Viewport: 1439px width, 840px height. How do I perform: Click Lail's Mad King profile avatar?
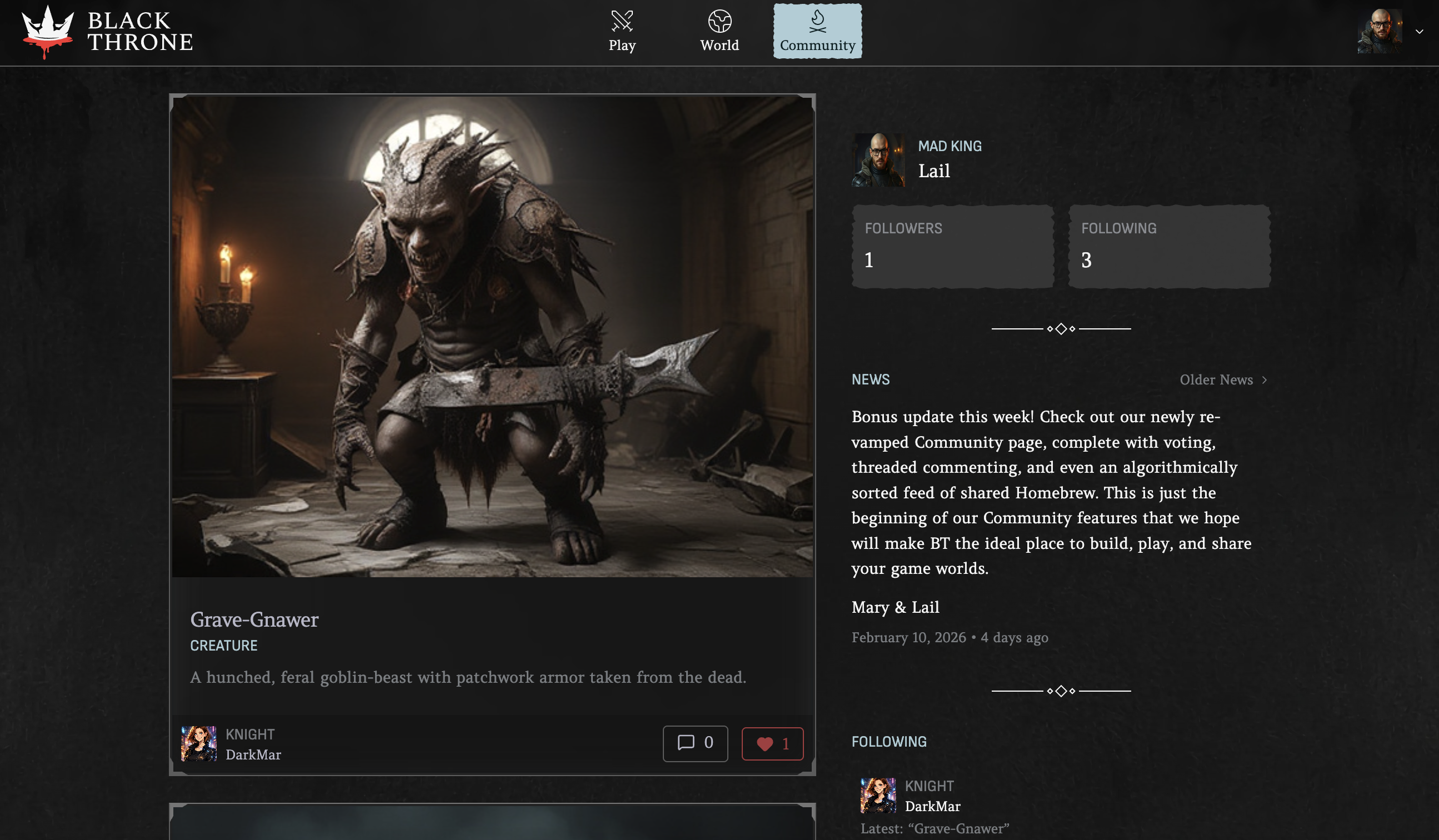[879, 161]
